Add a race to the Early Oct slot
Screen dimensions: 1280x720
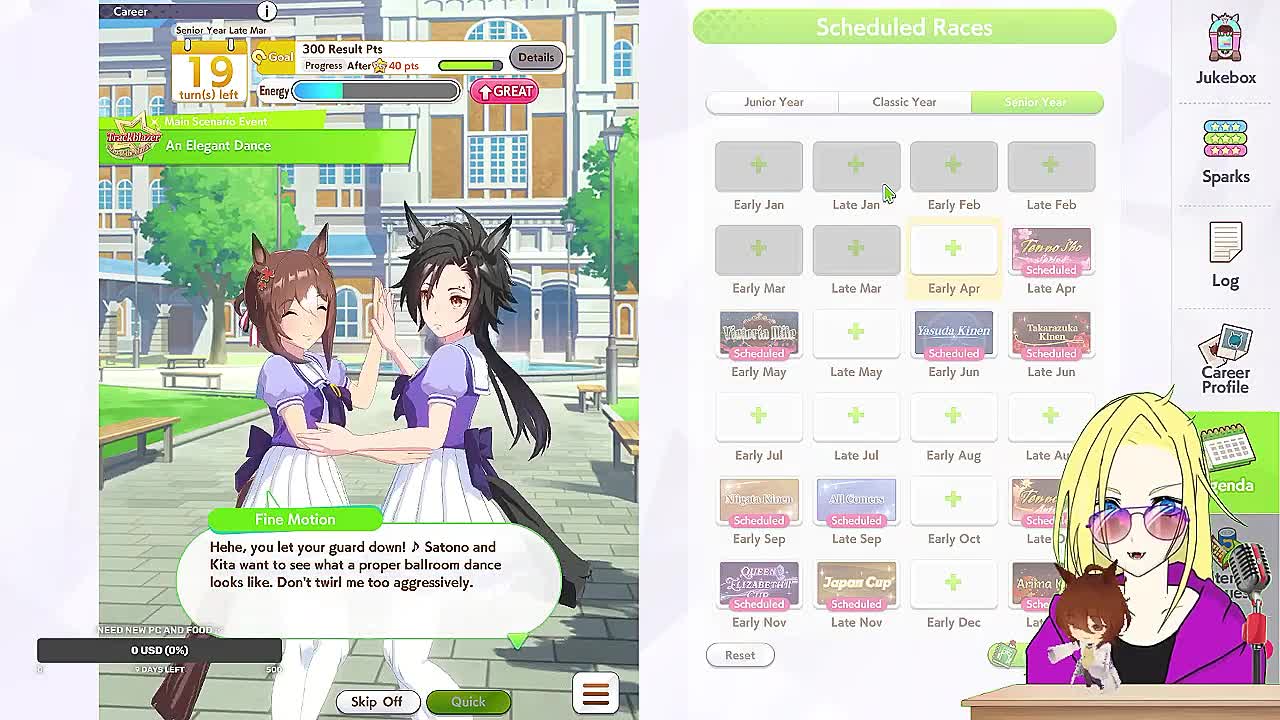pos(953,500)
